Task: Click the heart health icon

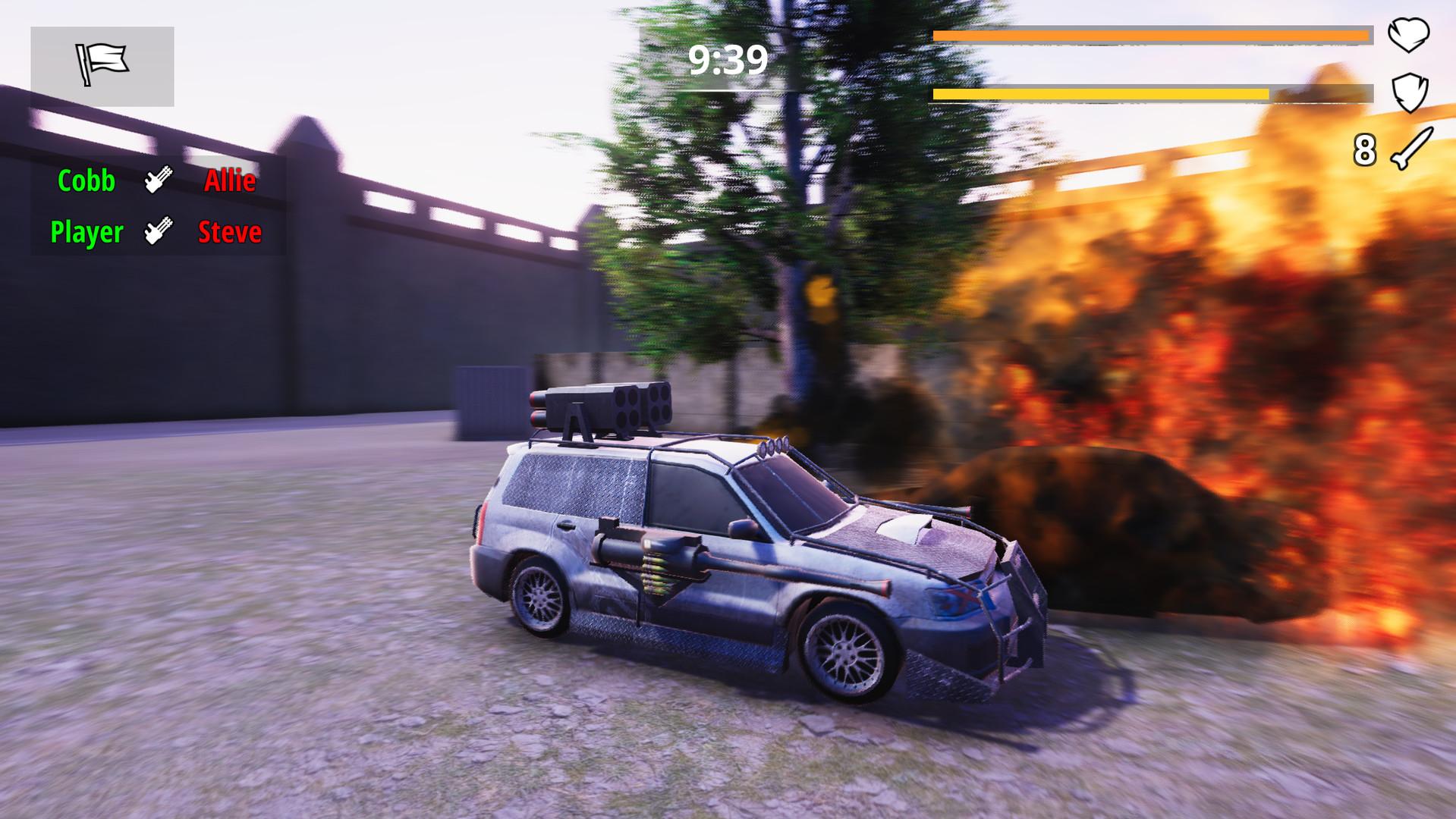Action: click(x=1408, y=35)
